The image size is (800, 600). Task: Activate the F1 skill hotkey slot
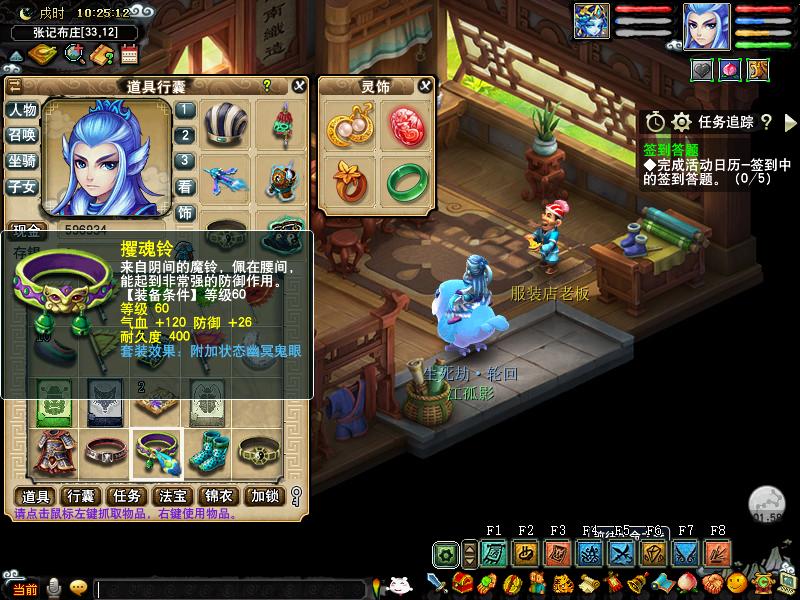tap(493, 553)
